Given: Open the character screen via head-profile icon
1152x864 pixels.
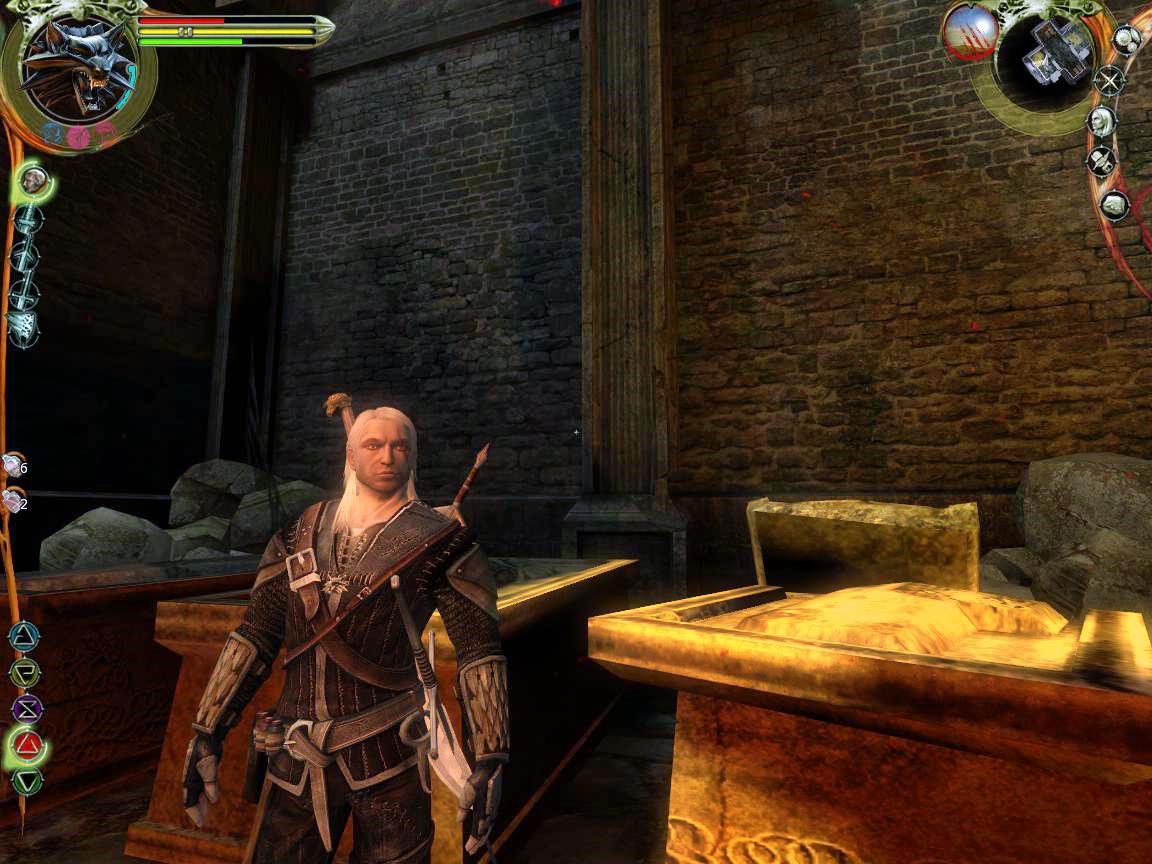Looking at the screenshot, I should [x=1102, y=122].
